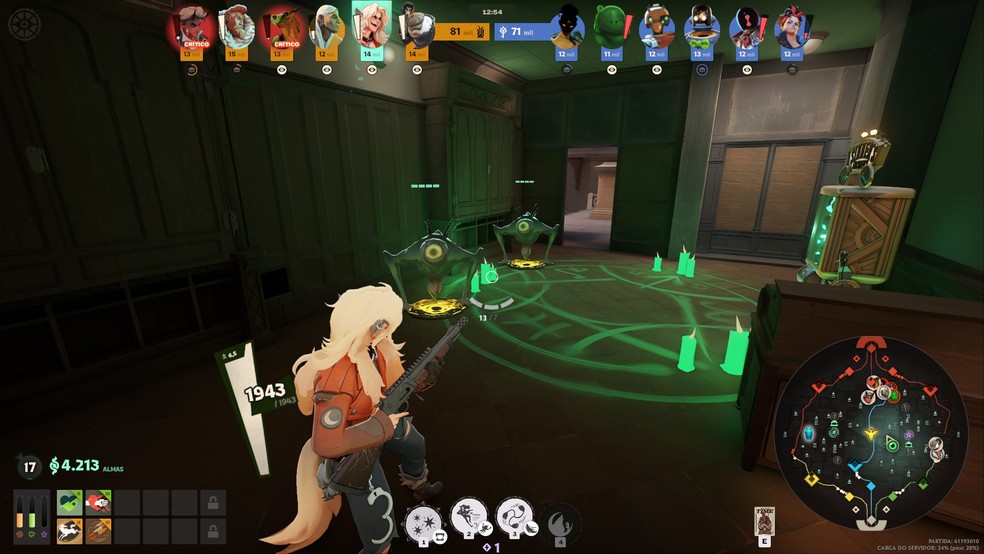
Task: Select the galloping horse item slot
Action: pos(69,531)
